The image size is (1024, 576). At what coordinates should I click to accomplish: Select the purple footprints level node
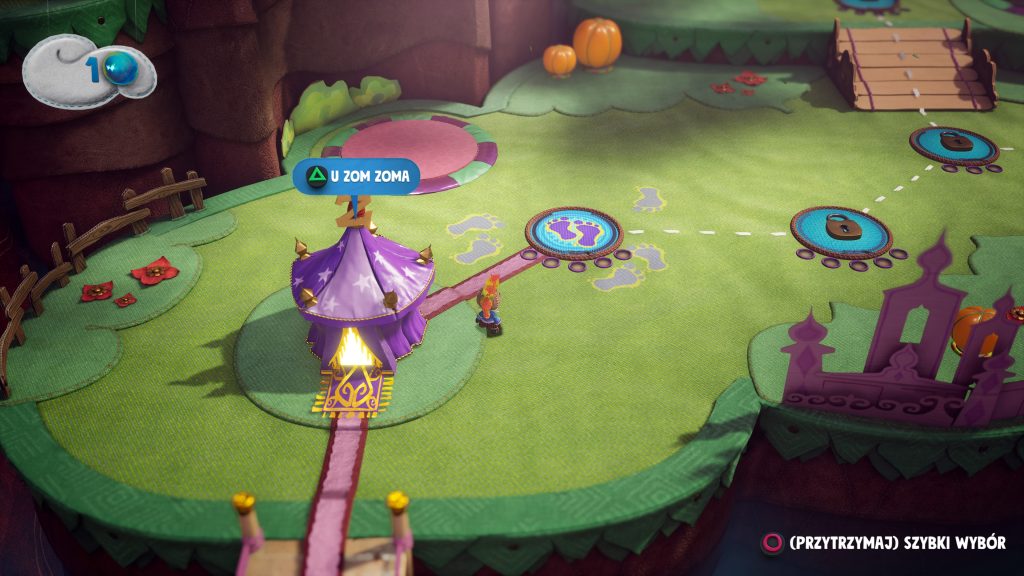pyautogui.click(x=574, y=233)
